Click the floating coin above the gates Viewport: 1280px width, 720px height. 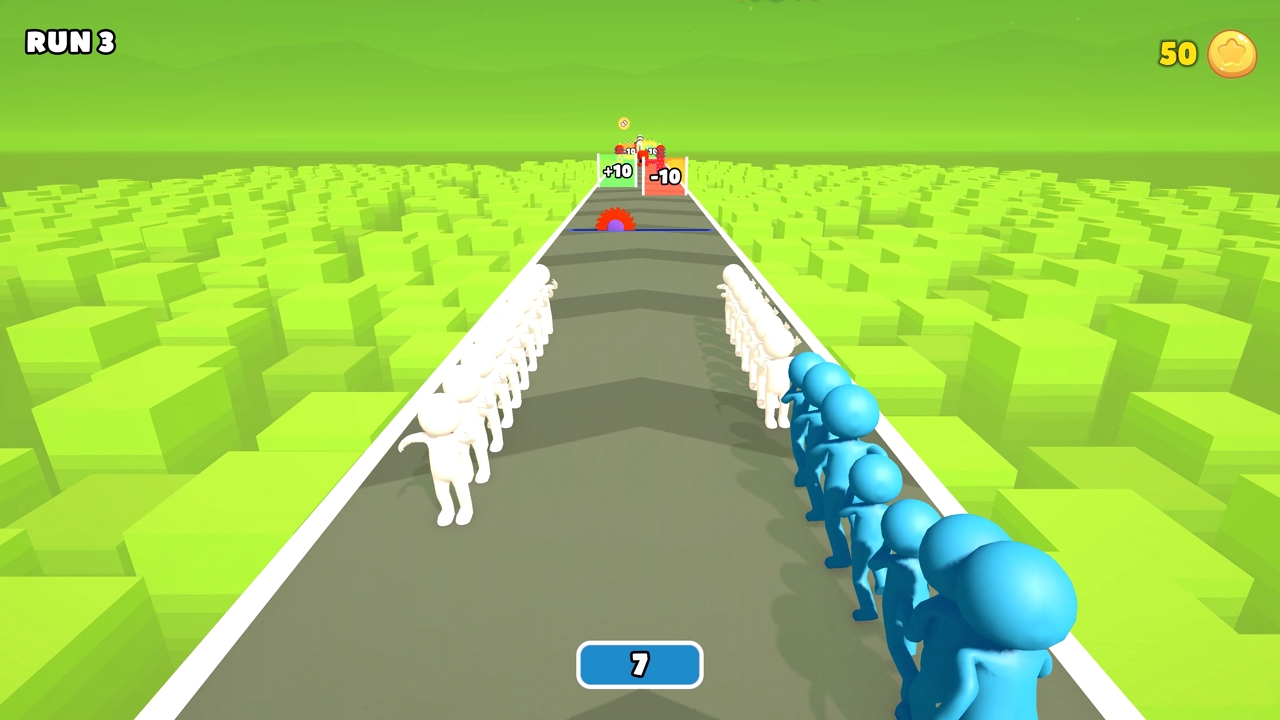(x=624, y=123)
